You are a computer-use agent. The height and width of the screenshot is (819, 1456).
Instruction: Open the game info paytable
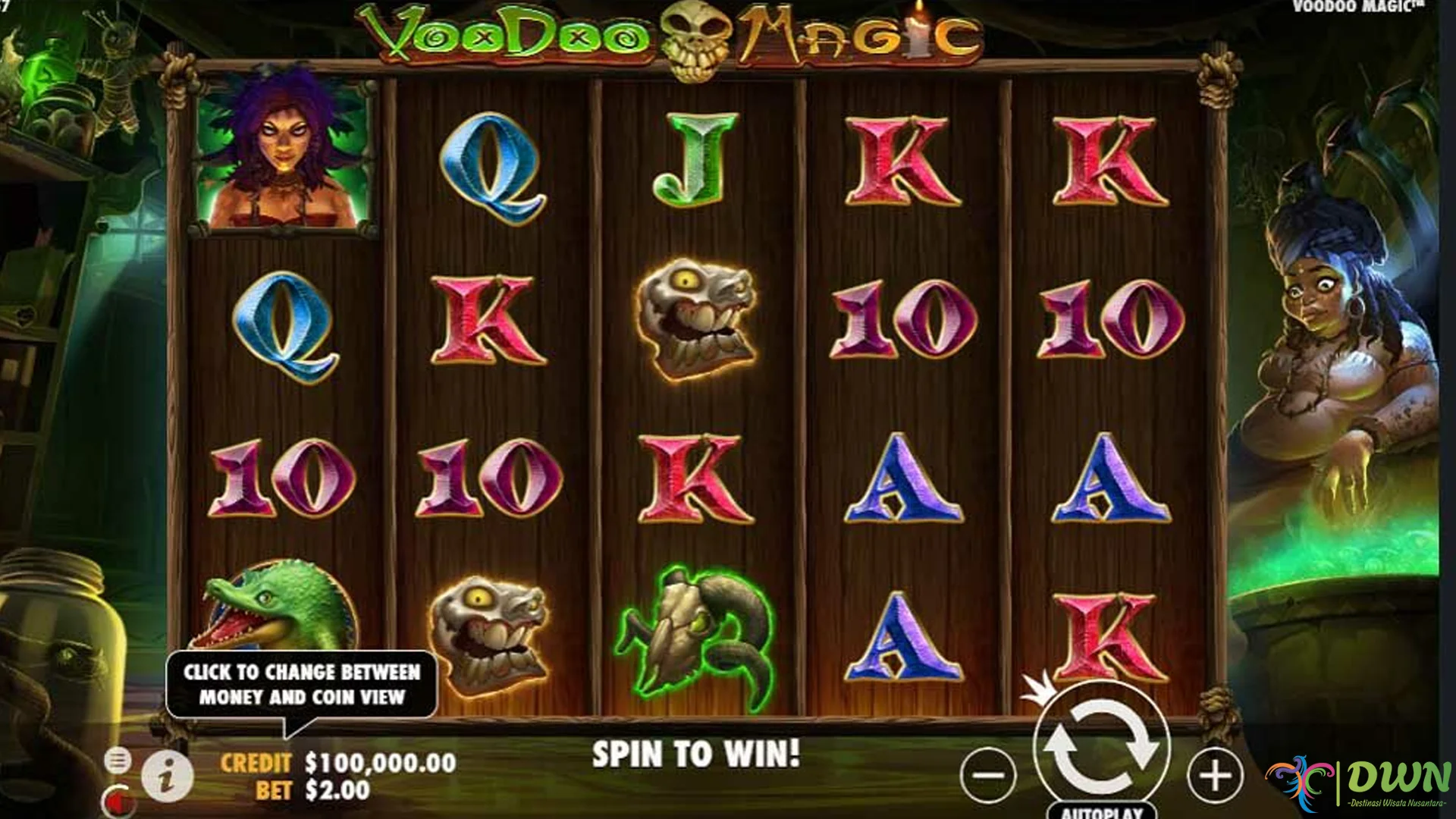pos(168,775)
